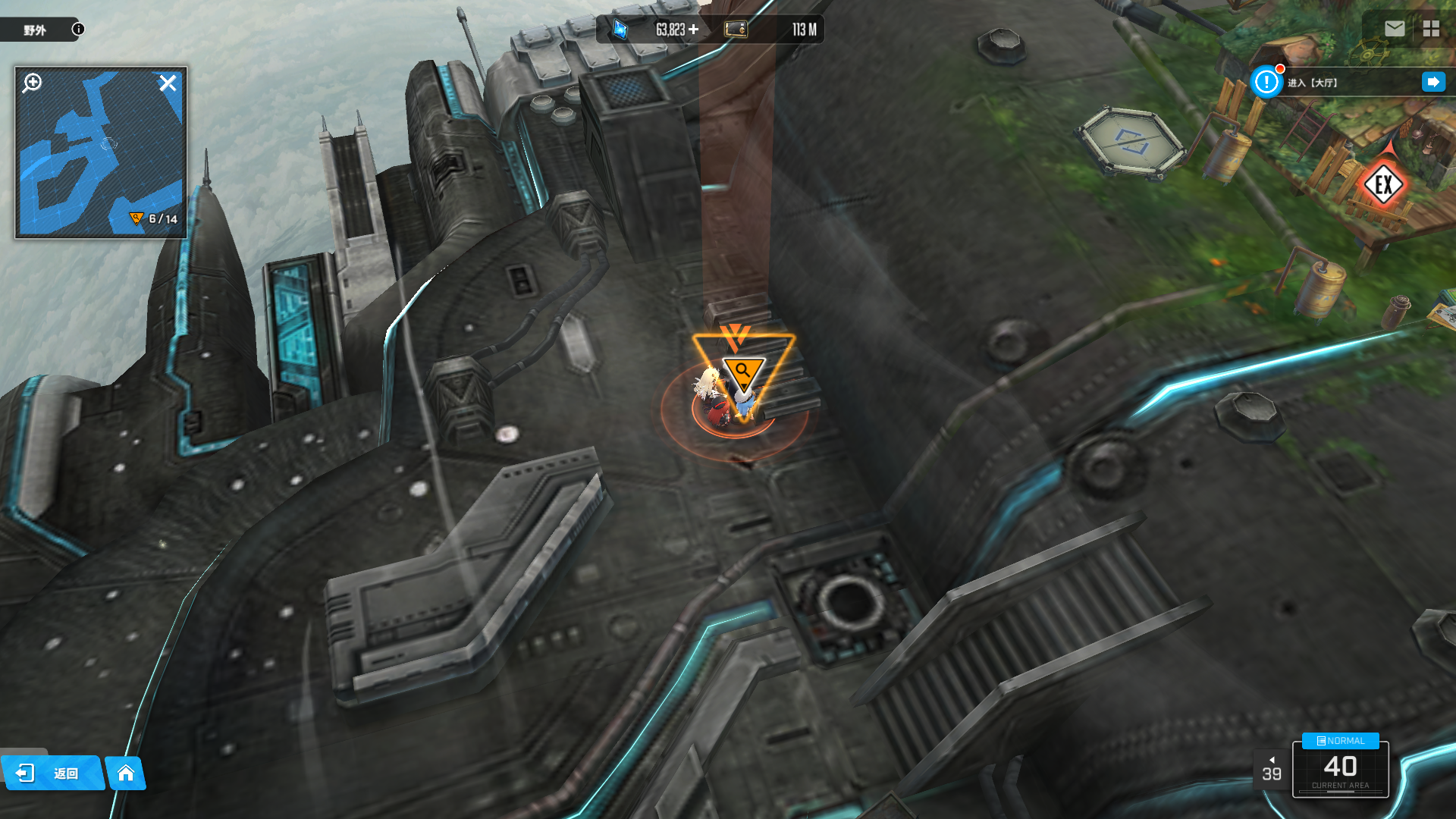Go to the home screen
This screenshot has height=819, width=1456.
tap(126, 773)
